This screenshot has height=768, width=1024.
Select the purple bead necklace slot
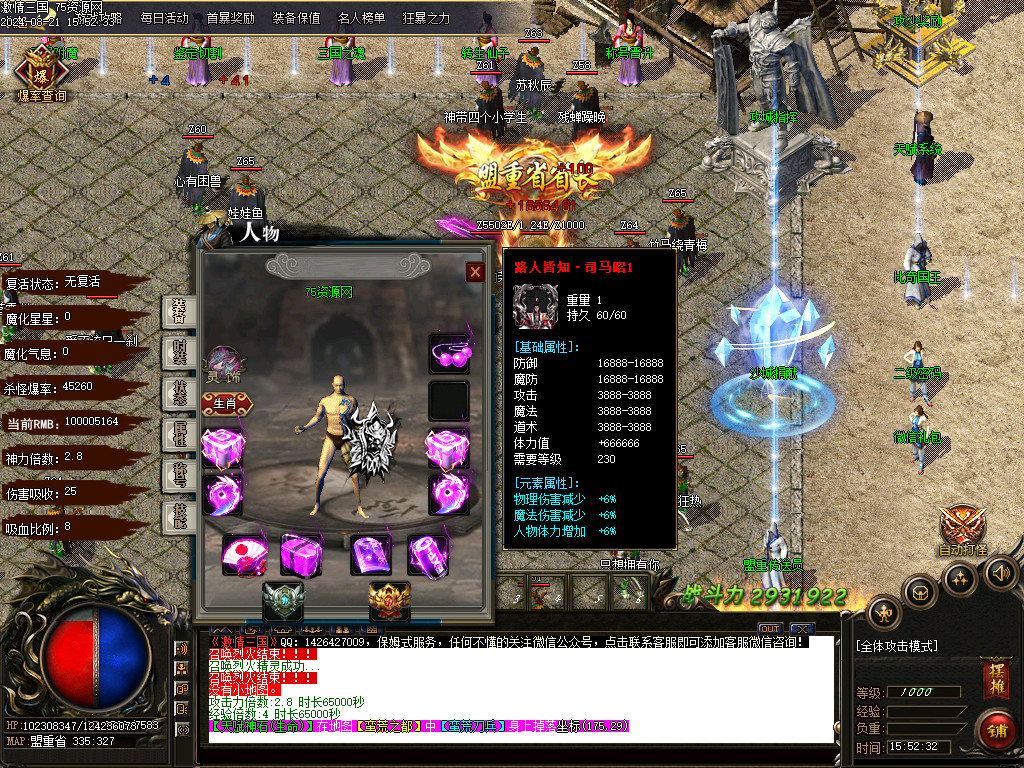tap(449, 354)
